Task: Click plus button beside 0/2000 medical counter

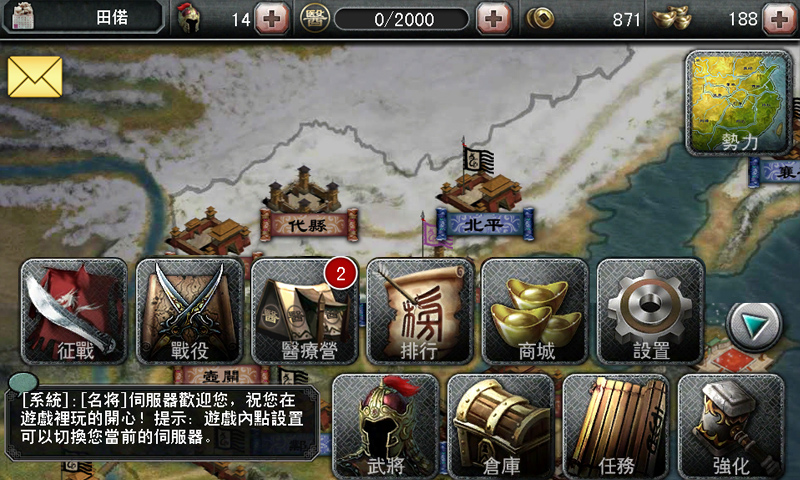Action: click(x=491, y=18)
